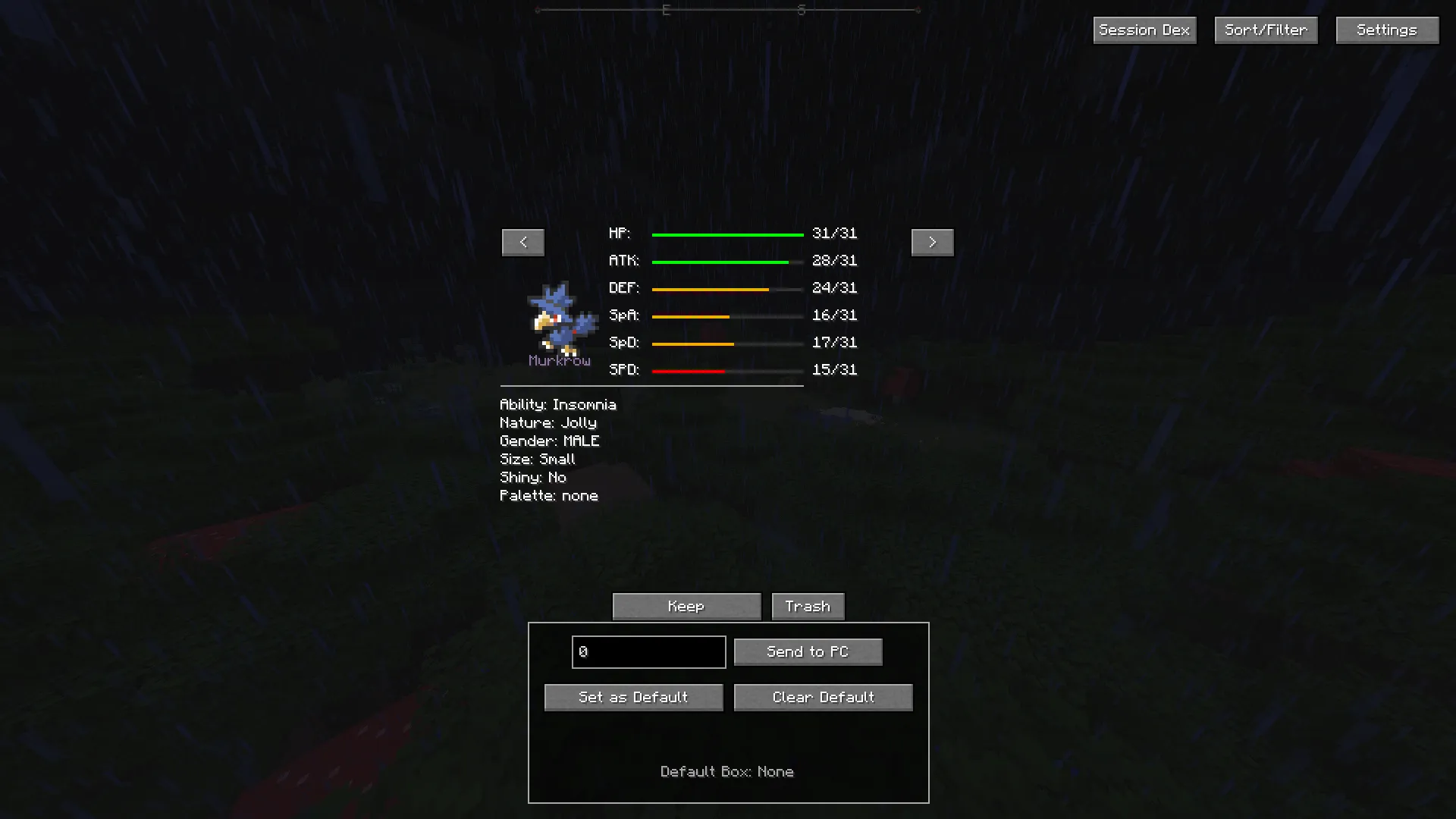Open the Session Dex
The height and width of the screenshot is (819, 1456).
1144,30
